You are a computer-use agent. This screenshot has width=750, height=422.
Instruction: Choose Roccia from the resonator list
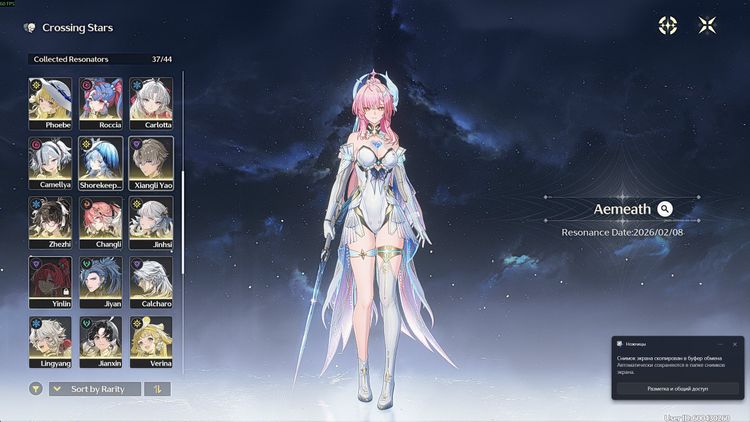coord(101,103)
